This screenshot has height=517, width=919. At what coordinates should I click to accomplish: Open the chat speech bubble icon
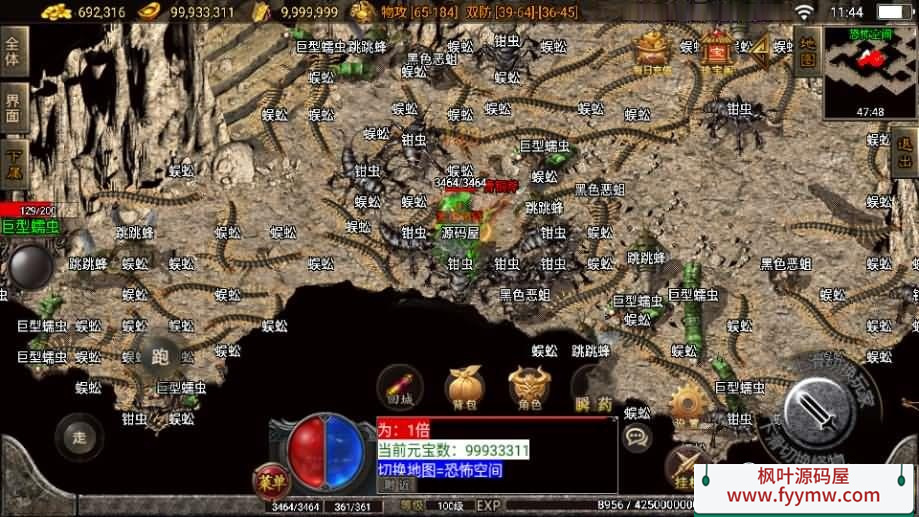click(636, 436)
